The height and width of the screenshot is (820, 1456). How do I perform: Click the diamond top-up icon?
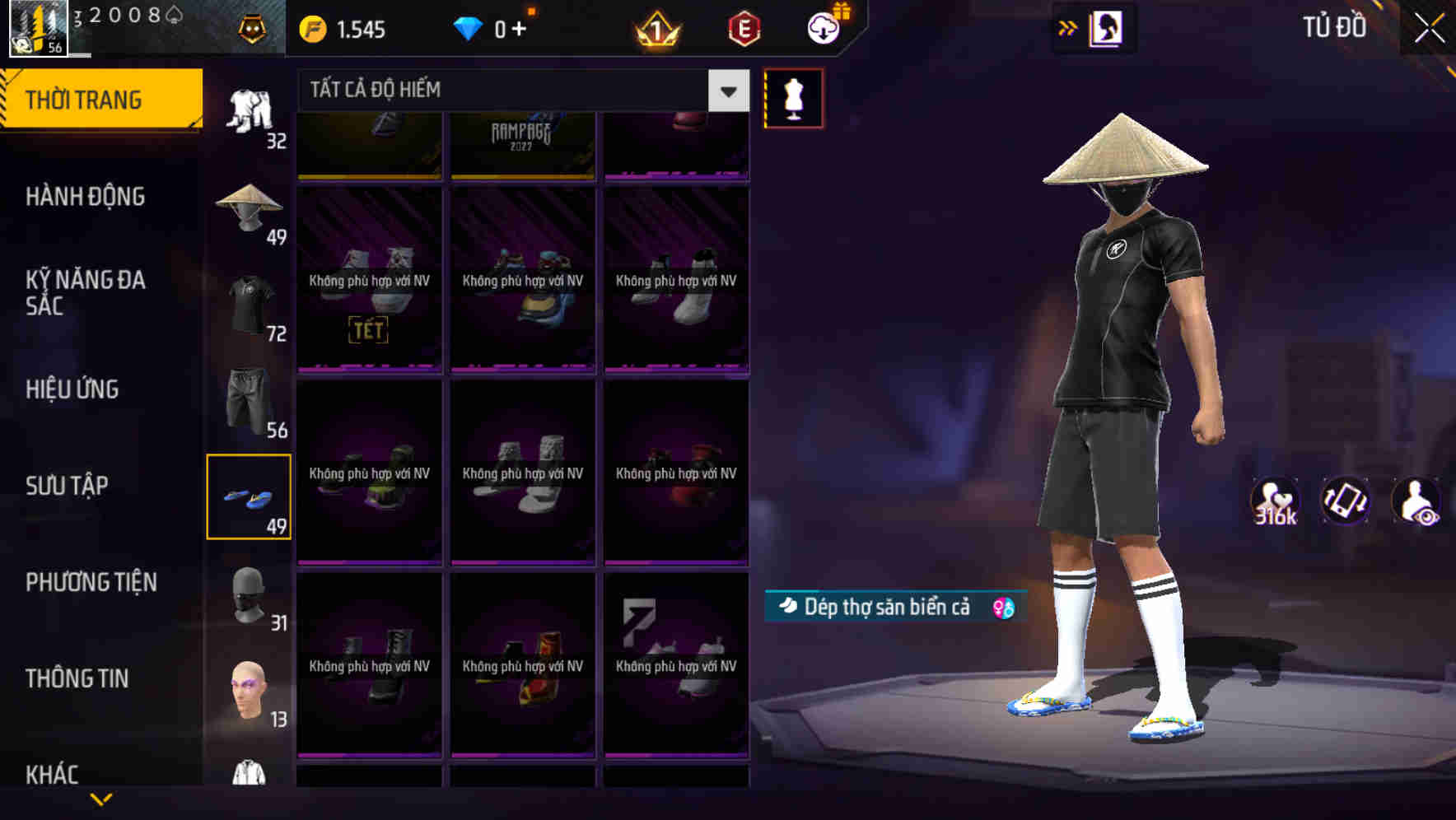(x=469, y=27)
